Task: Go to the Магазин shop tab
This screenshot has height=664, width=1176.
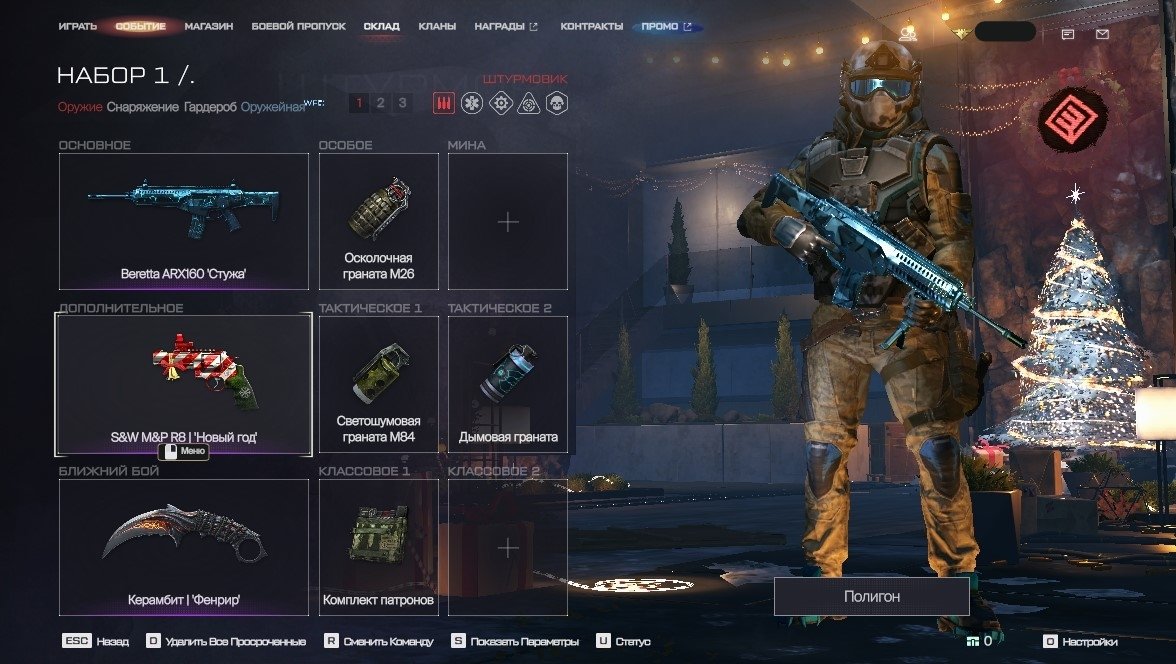Action: 209,26
